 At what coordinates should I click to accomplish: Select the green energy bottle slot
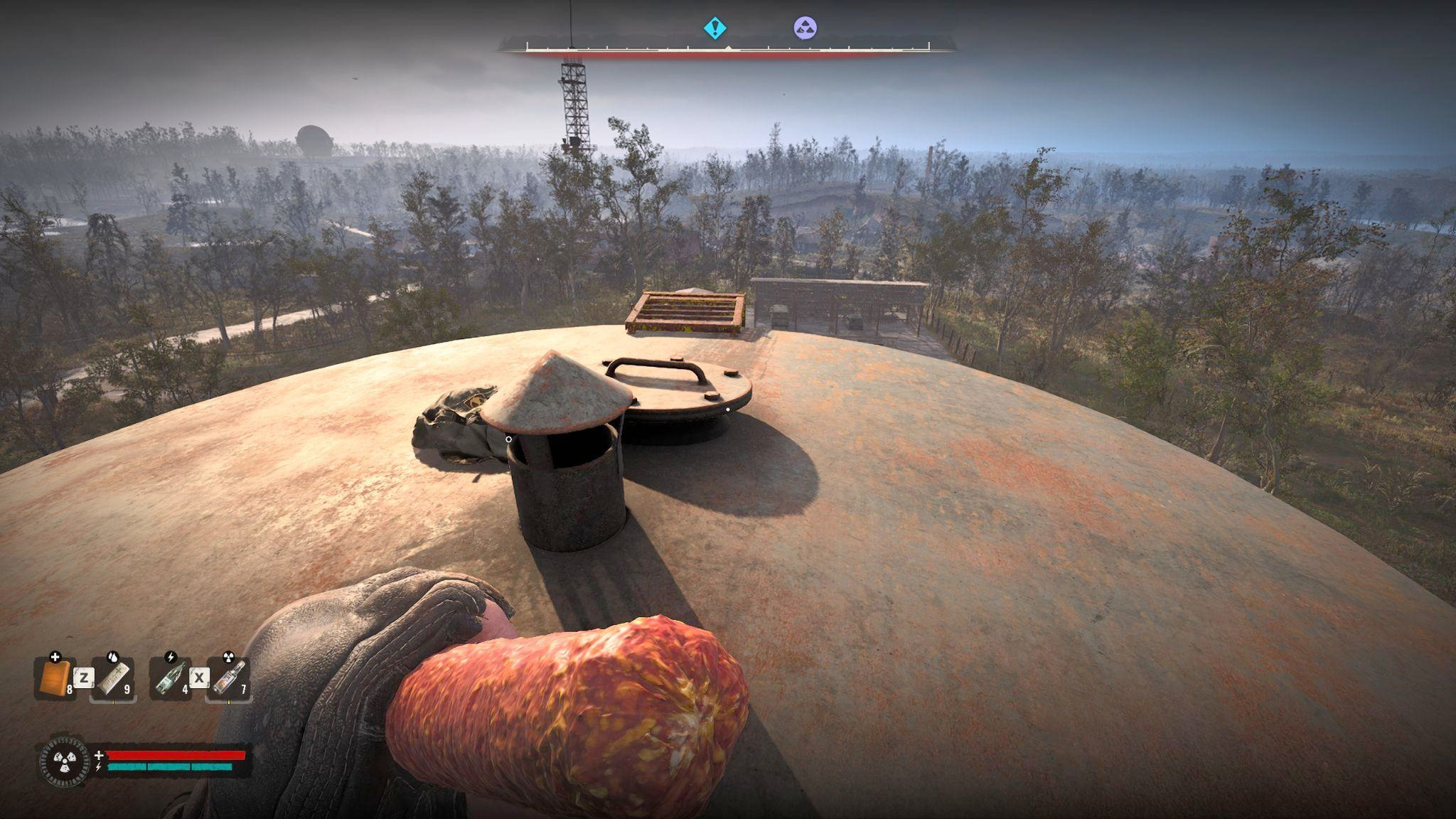click(171, 678)
